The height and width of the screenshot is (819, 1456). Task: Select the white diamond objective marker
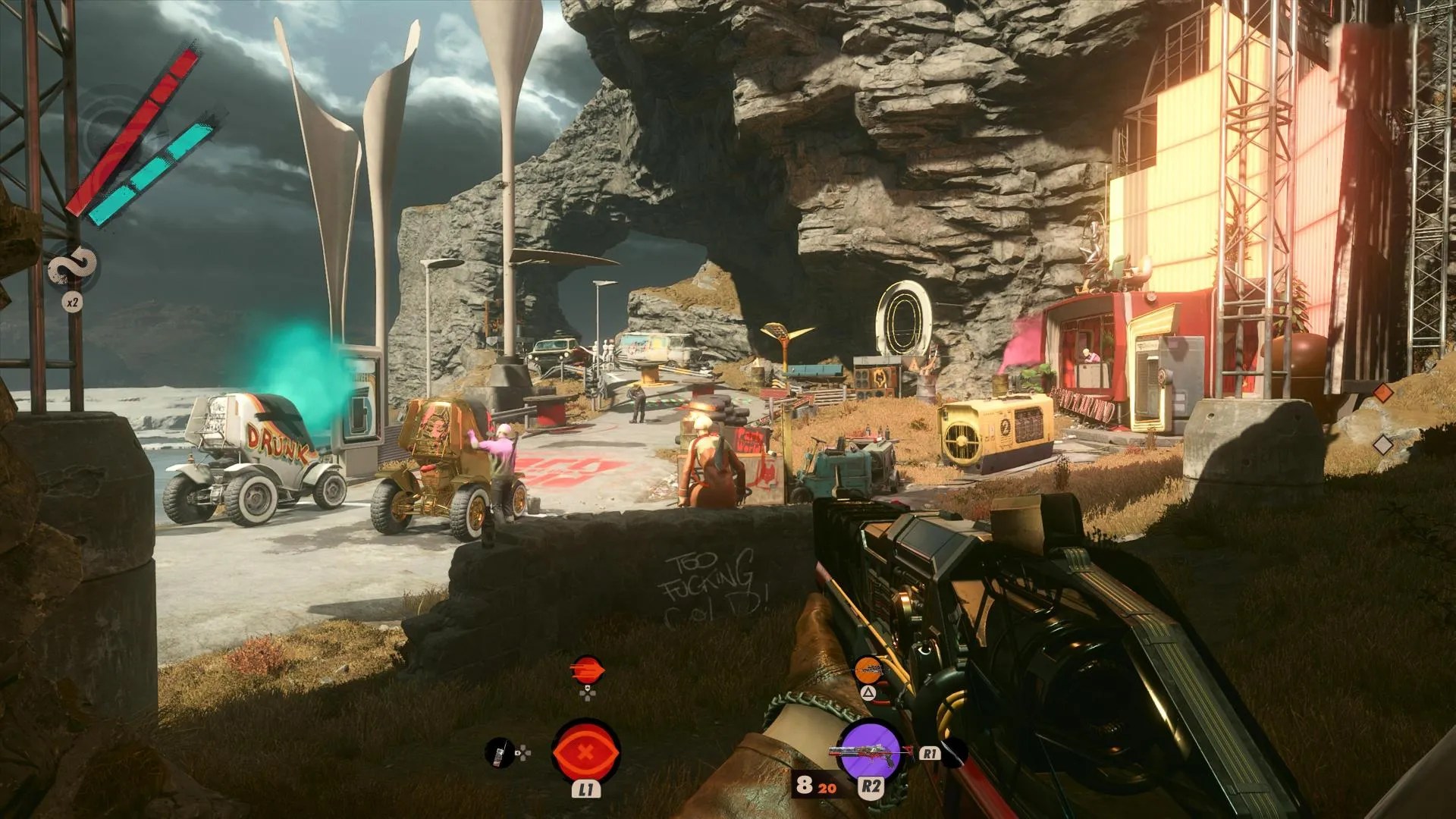[x=1384, y=444]
